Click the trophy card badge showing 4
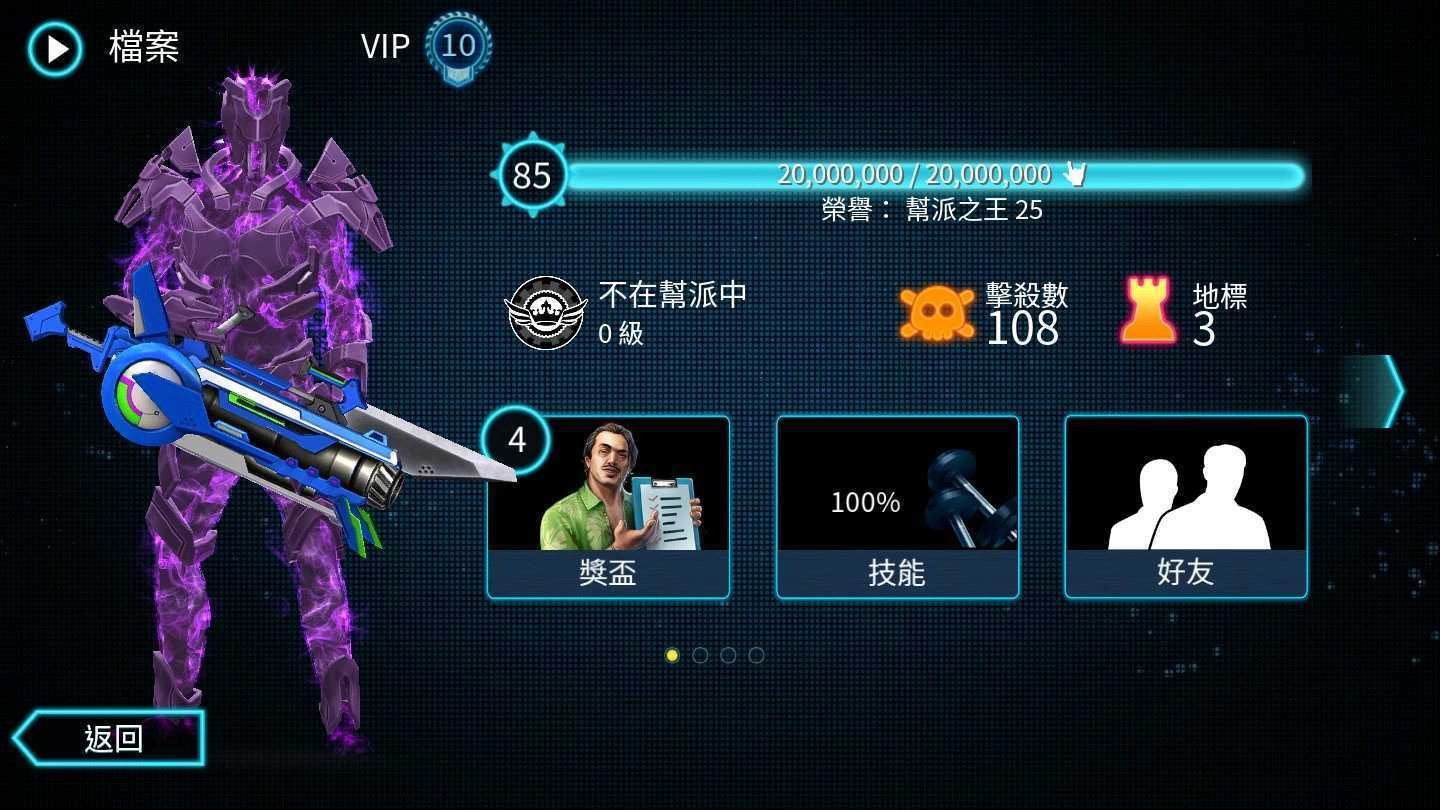 [516, 440]
